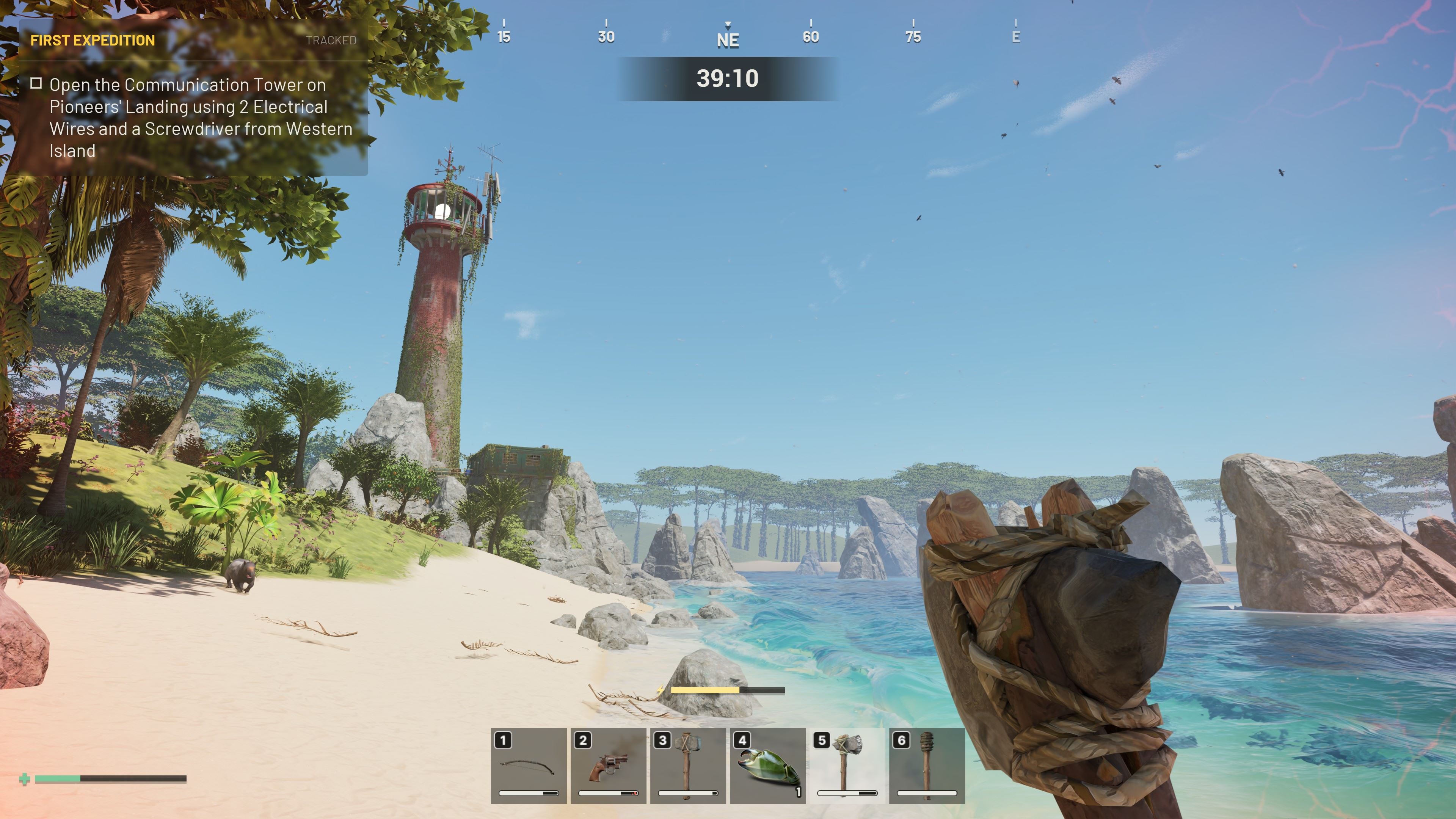Open the First Expedition quest tracker
This screenshot has width=1456, height=819.
pos(93,40)
